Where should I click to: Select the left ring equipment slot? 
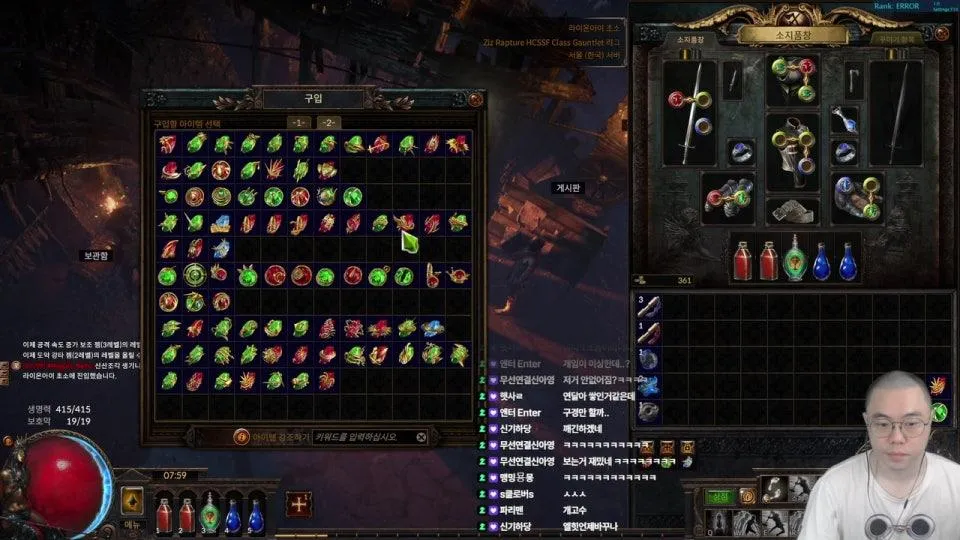tap(740, 151)
